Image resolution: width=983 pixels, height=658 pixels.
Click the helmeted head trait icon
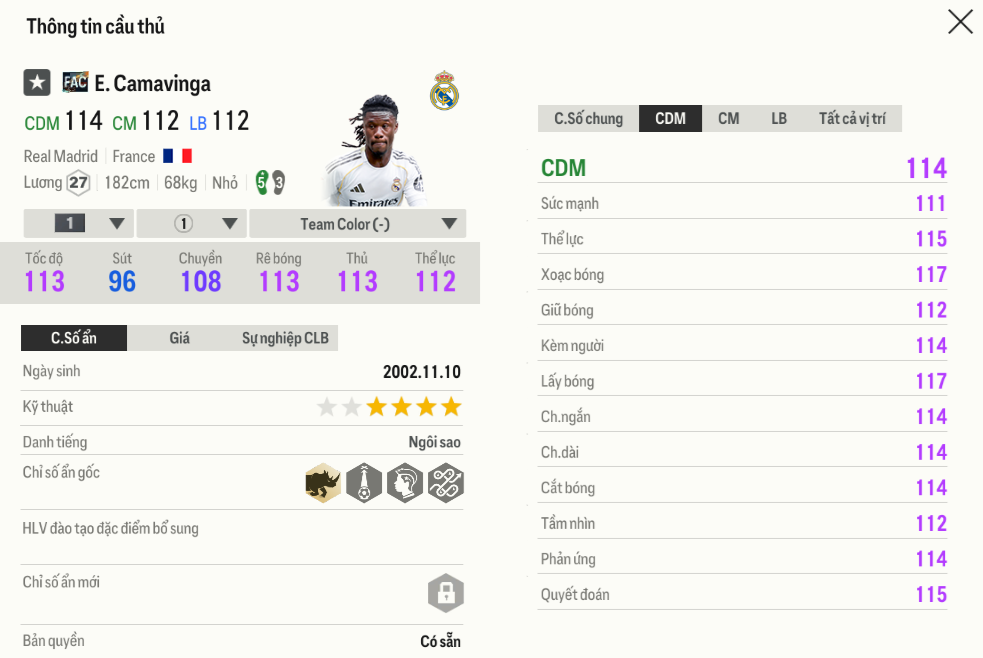tap(404, 484)
